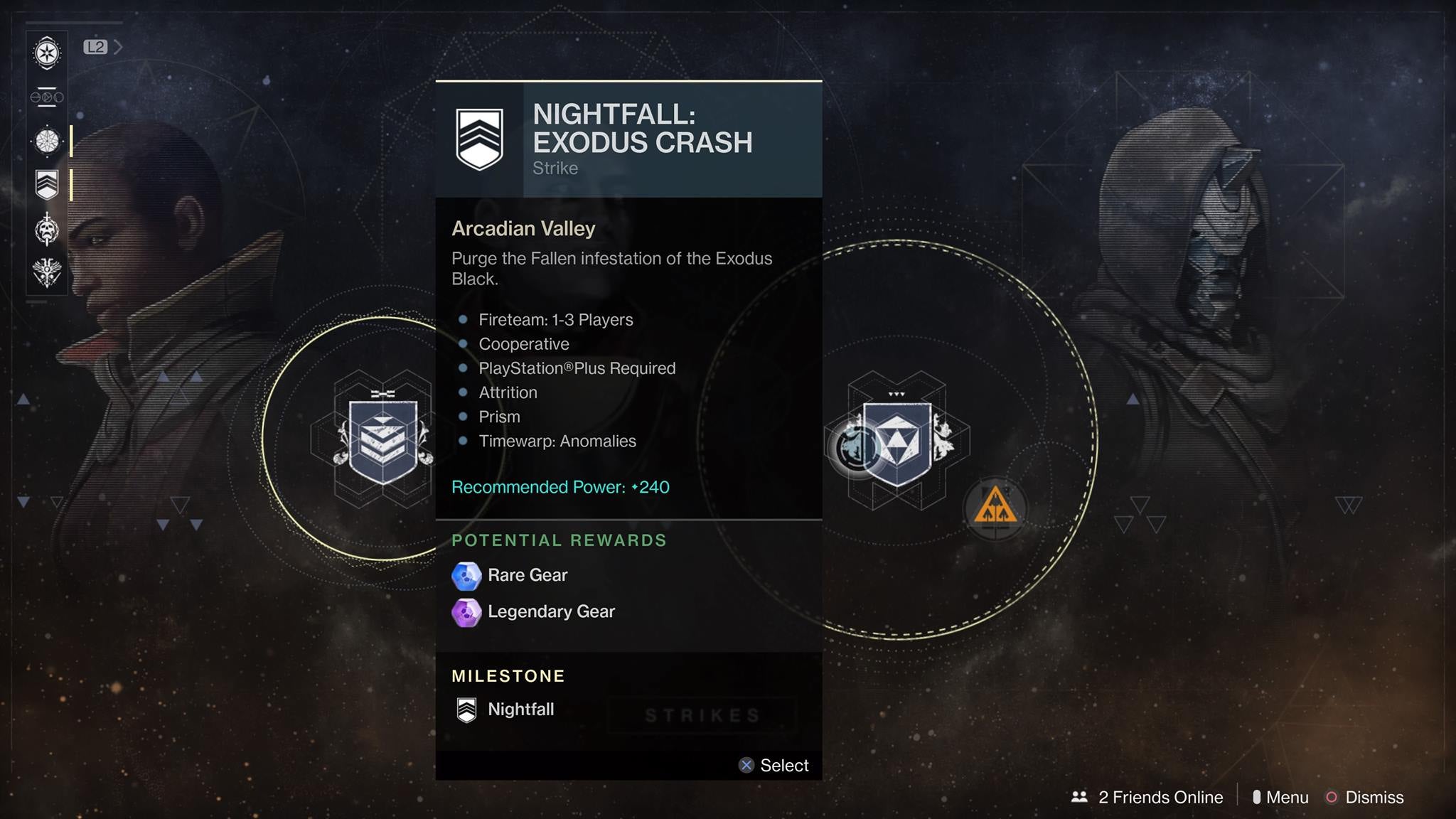Select the Nightfall shield under Milestone
Image resolution: width=1456 pixels, height=819 pixels.
pyautogui.click(x=467, y=709)
